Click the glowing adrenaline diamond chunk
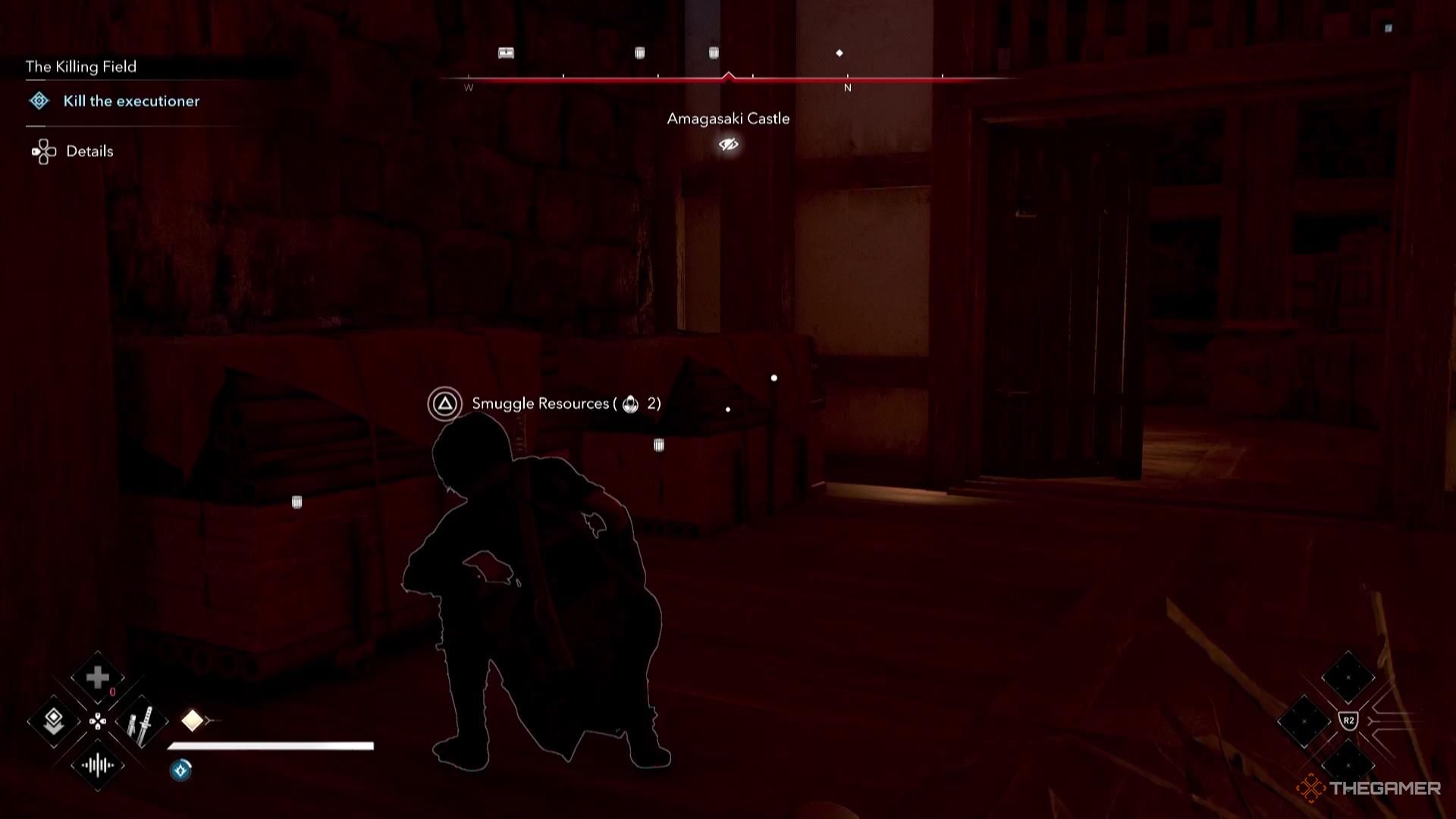 [192, 720]
